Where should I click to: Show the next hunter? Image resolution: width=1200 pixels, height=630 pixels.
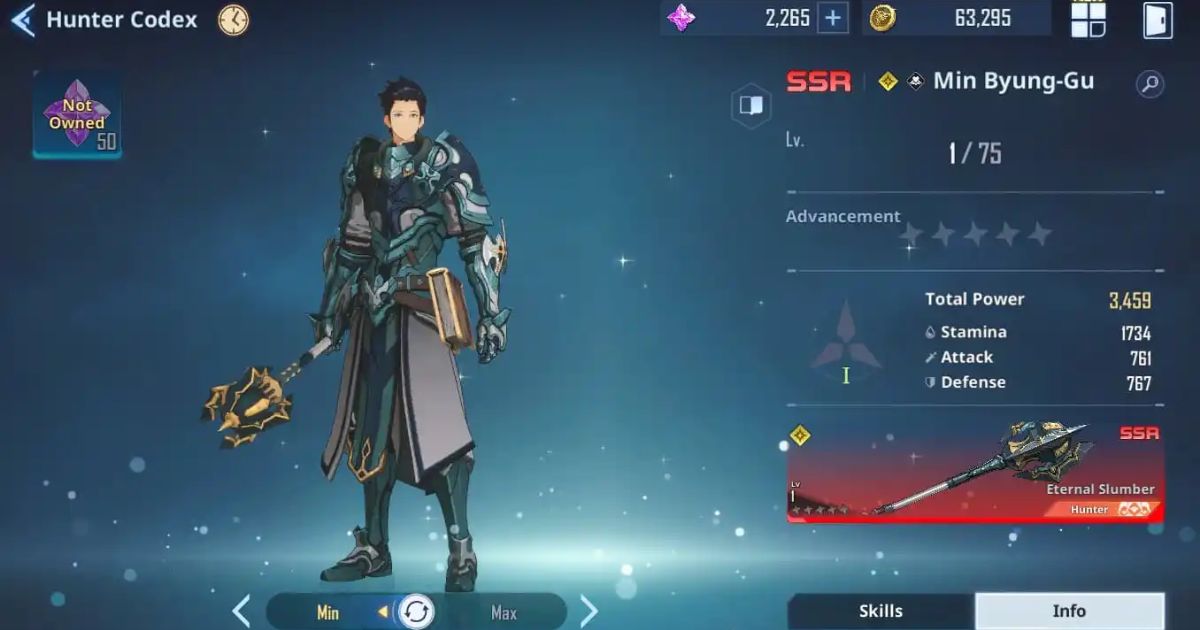pos(589,611)
